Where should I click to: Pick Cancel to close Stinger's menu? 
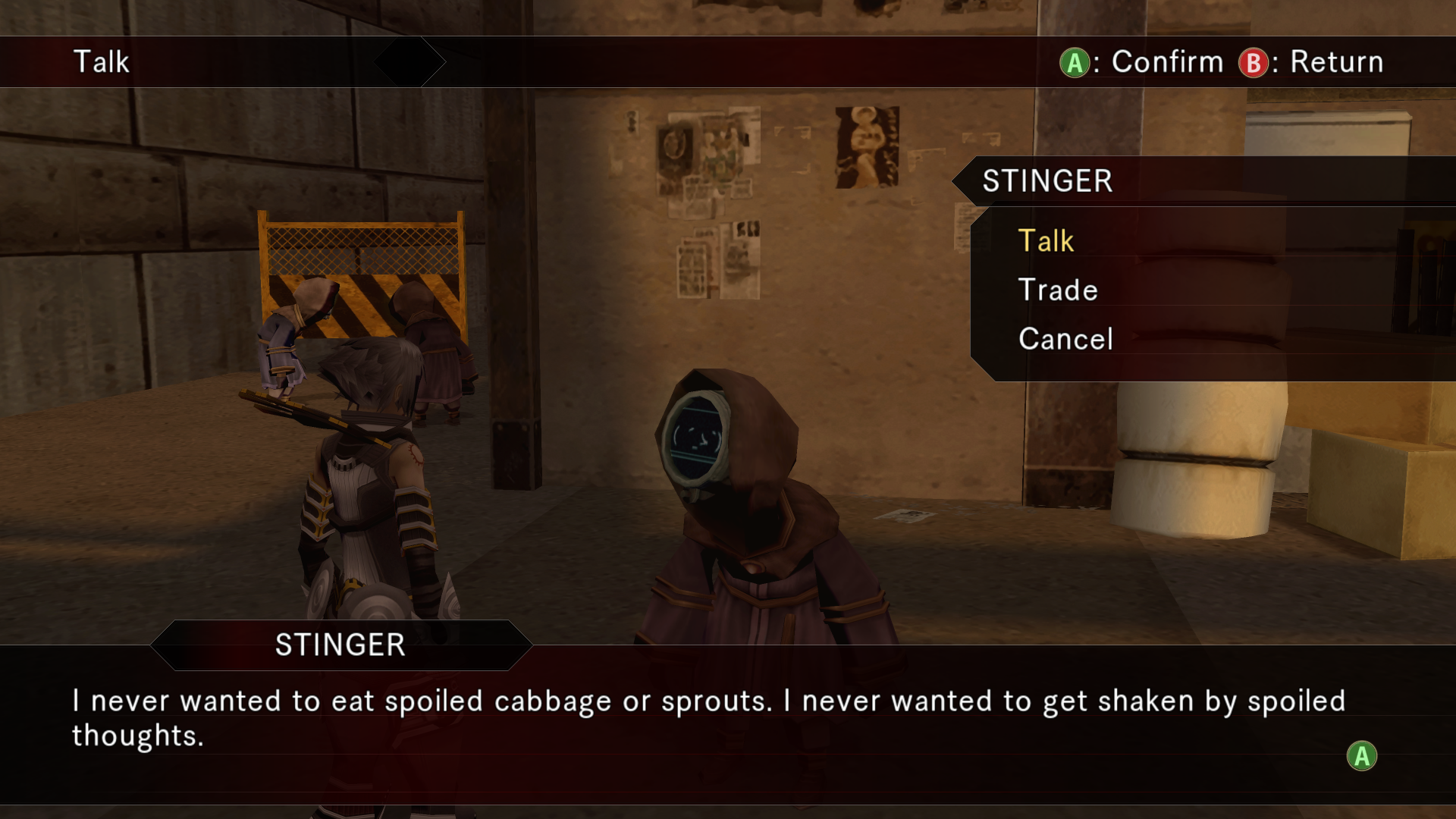1065,339
